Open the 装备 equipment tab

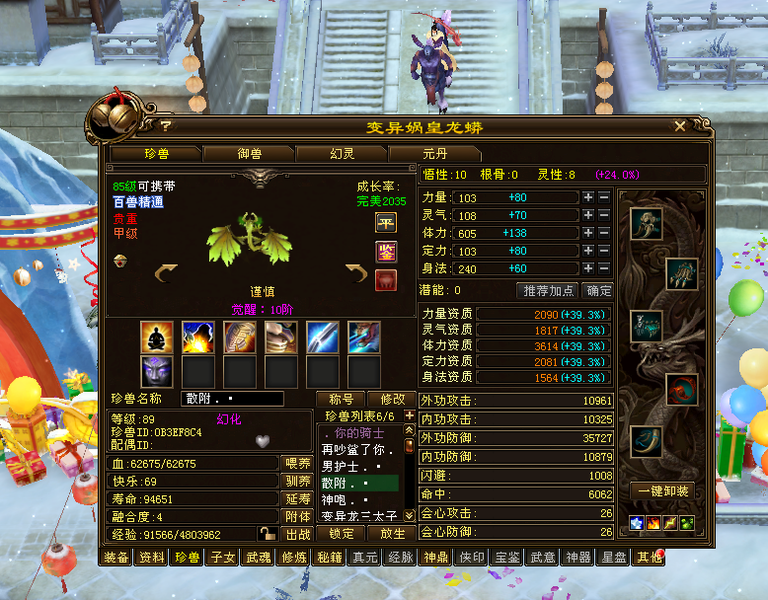116,557
